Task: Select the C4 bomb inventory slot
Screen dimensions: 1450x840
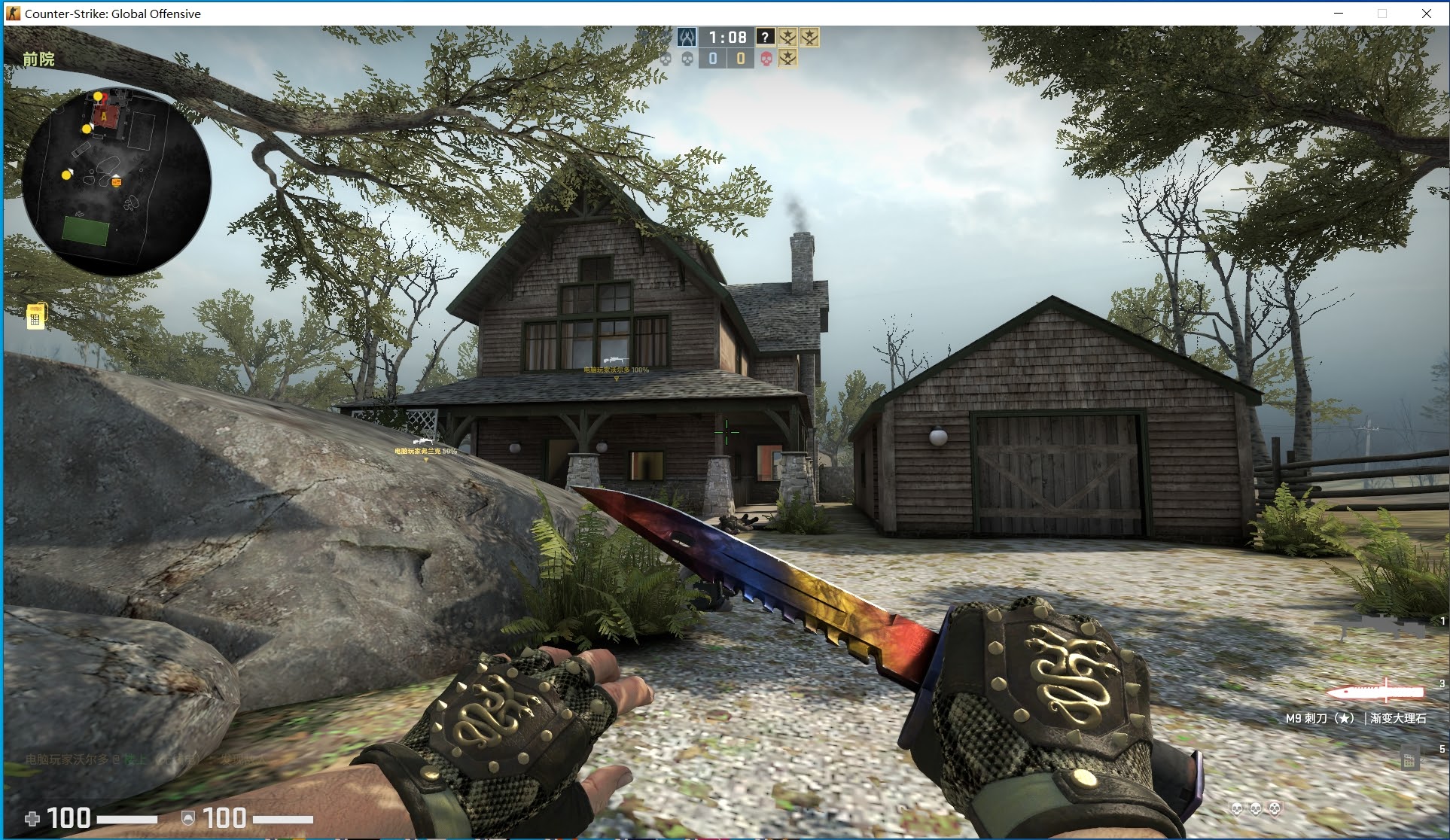Action: [1408, 760]
